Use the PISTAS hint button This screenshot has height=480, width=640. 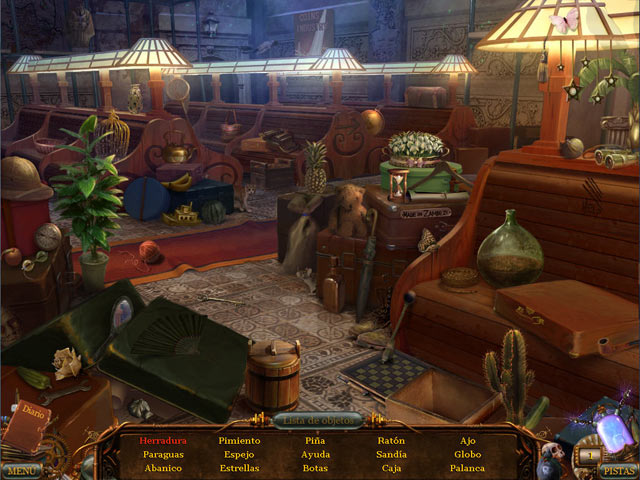618,470
